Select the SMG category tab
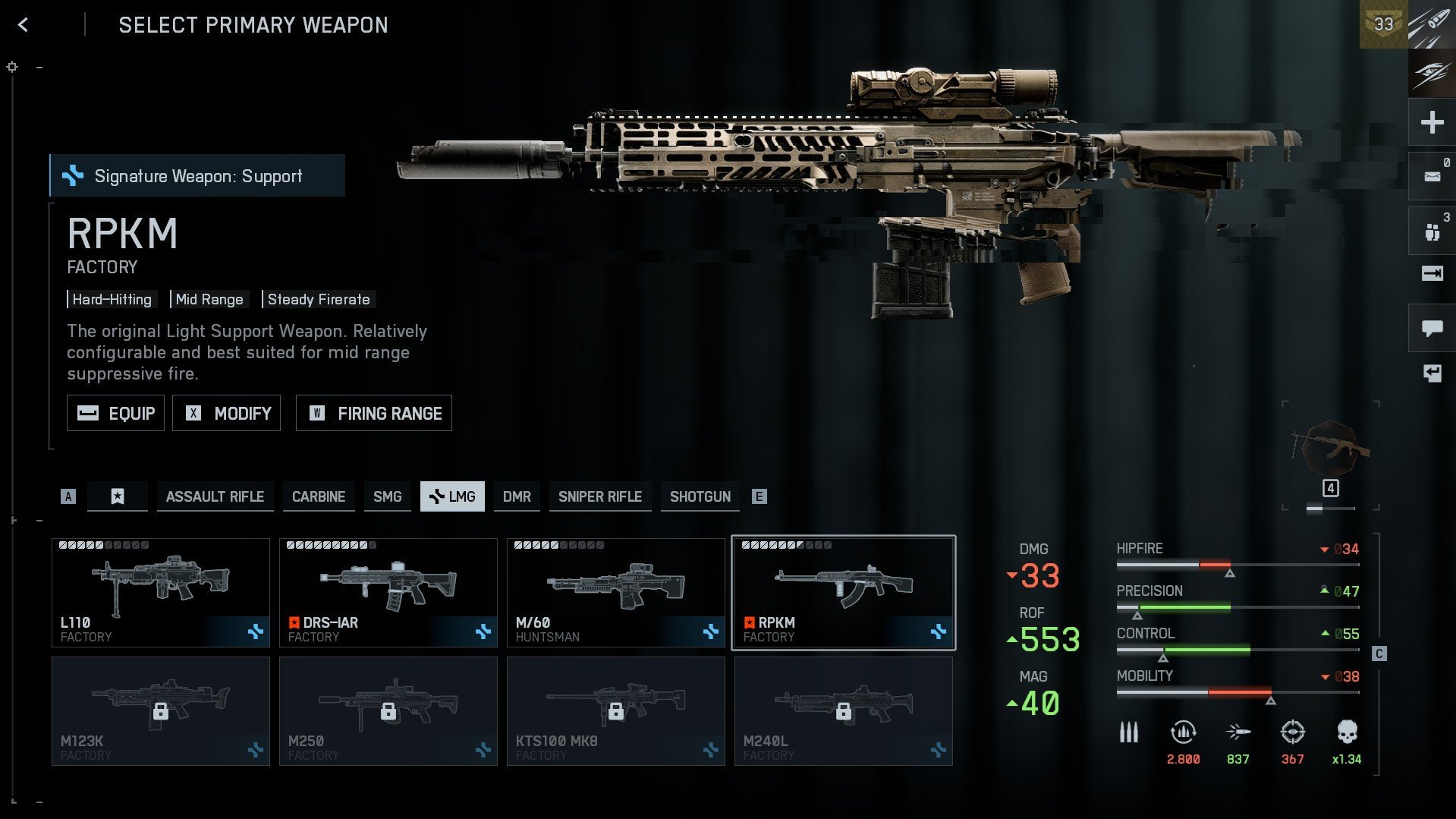 pyautogui.click(x=387, y=496)
